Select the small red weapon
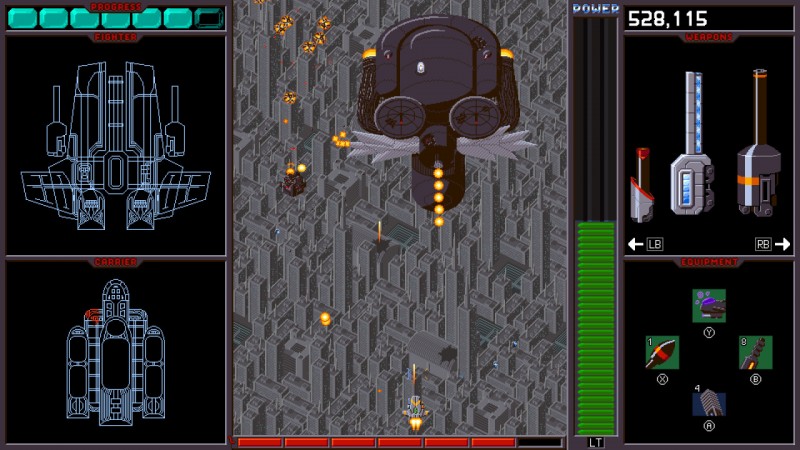 click(641, 186)
